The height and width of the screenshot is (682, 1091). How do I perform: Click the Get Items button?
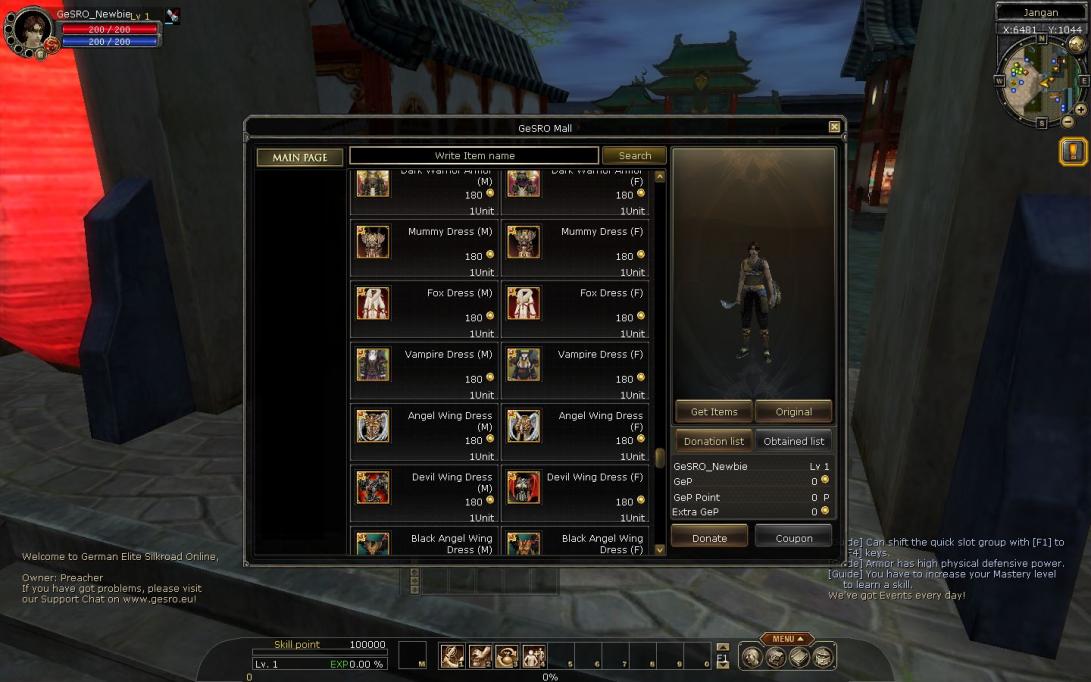(714, 411)
